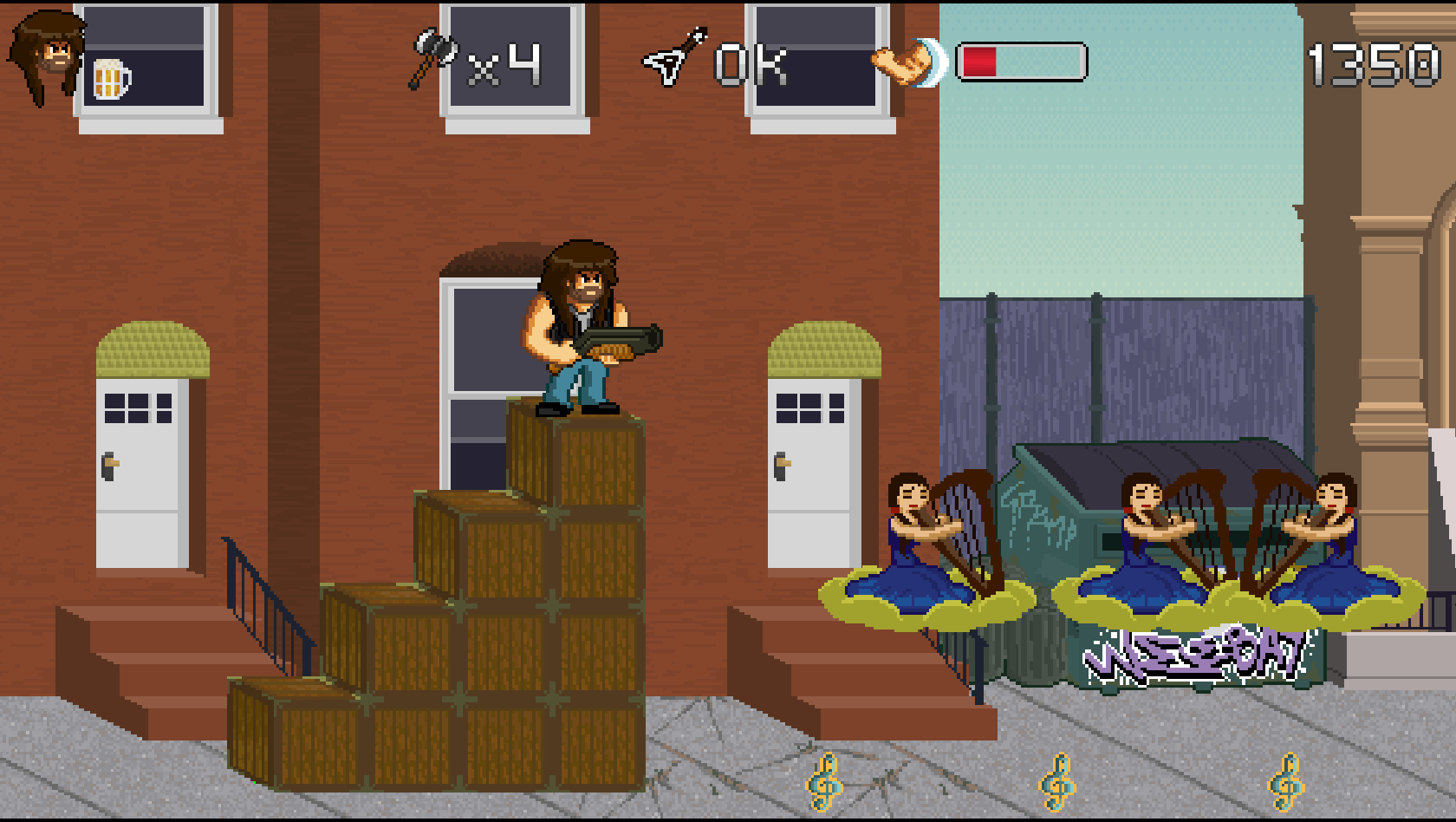Select the beer mug icon
The image size is (1456, 822).
point(111,79)
